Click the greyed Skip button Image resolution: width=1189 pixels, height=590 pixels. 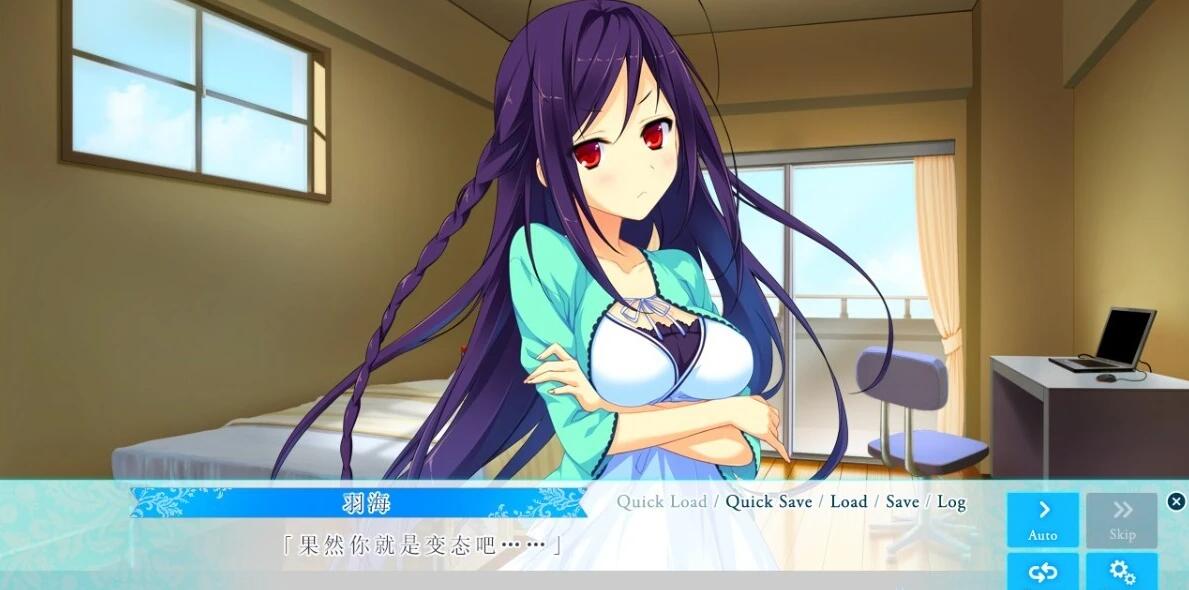pos(1122,519)
